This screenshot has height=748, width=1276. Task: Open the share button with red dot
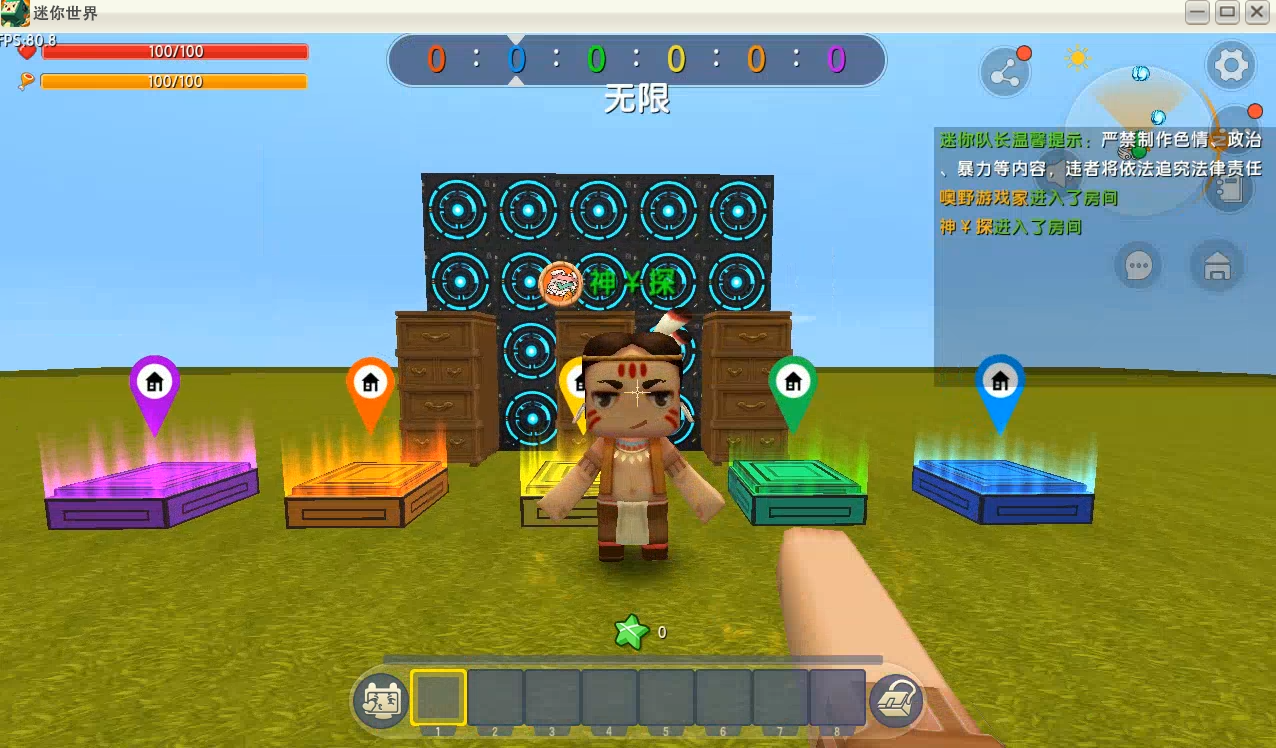1004,72
